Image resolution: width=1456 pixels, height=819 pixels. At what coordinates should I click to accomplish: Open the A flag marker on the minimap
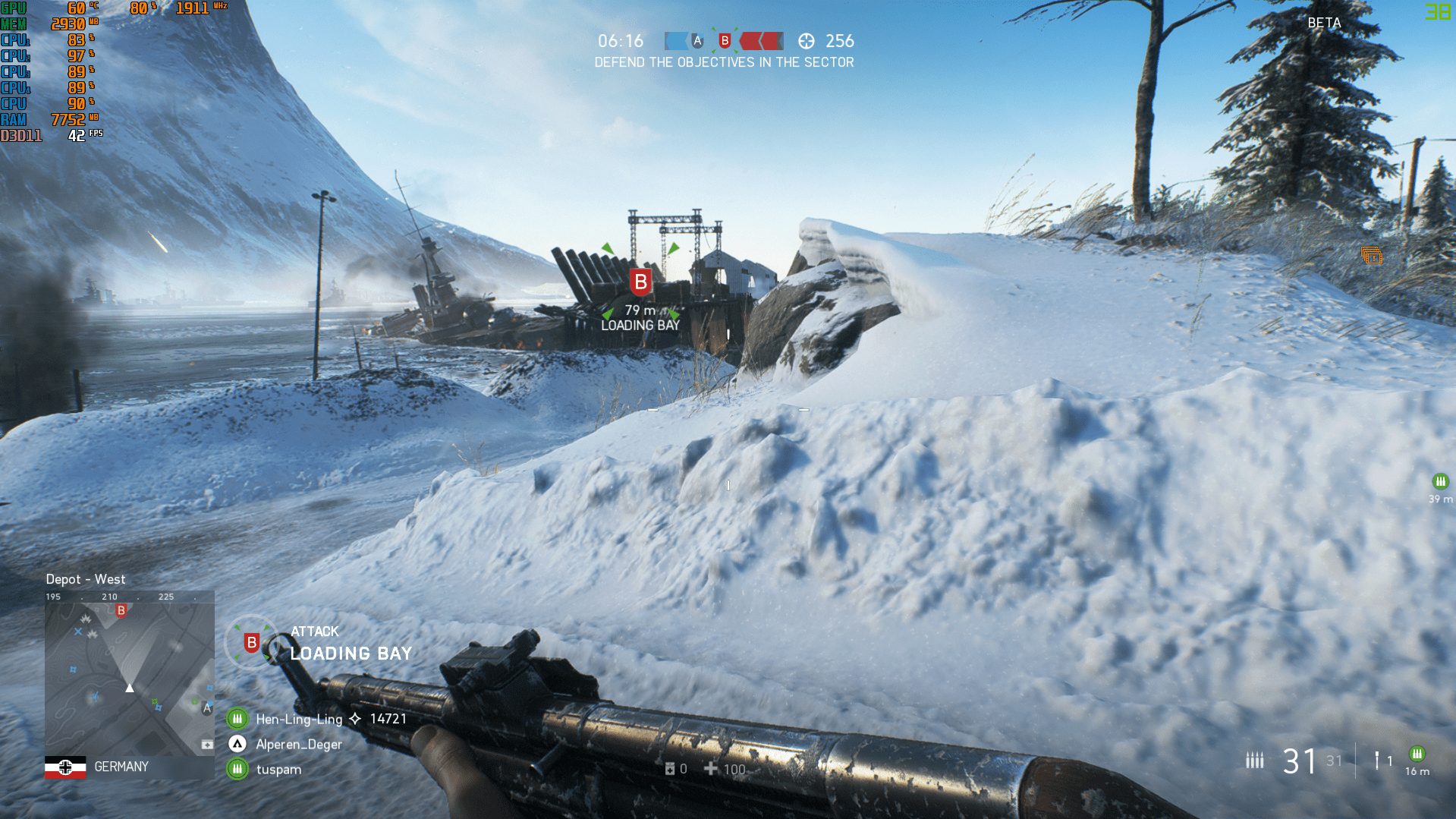206,707
